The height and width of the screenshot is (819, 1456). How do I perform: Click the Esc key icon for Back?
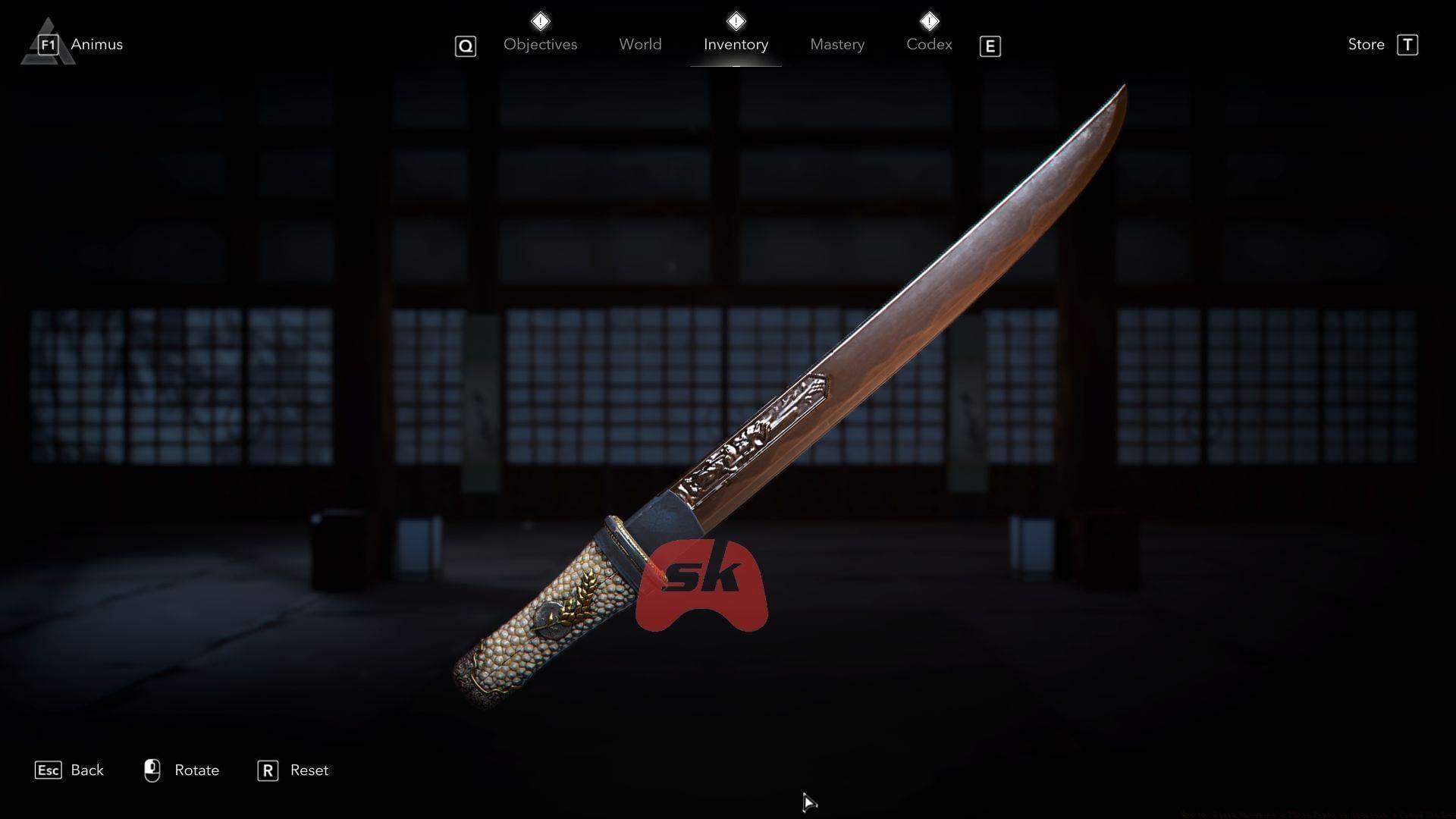[x=49, y=770]
